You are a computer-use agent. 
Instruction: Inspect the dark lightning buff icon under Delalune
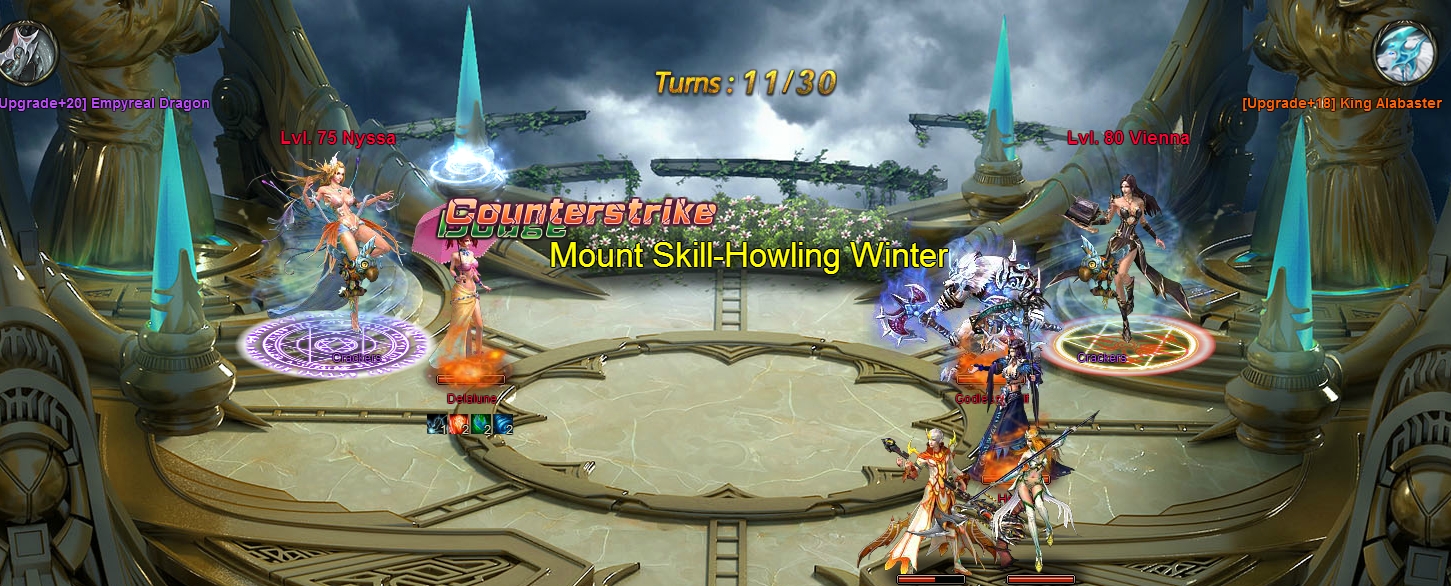coord(436,424)
